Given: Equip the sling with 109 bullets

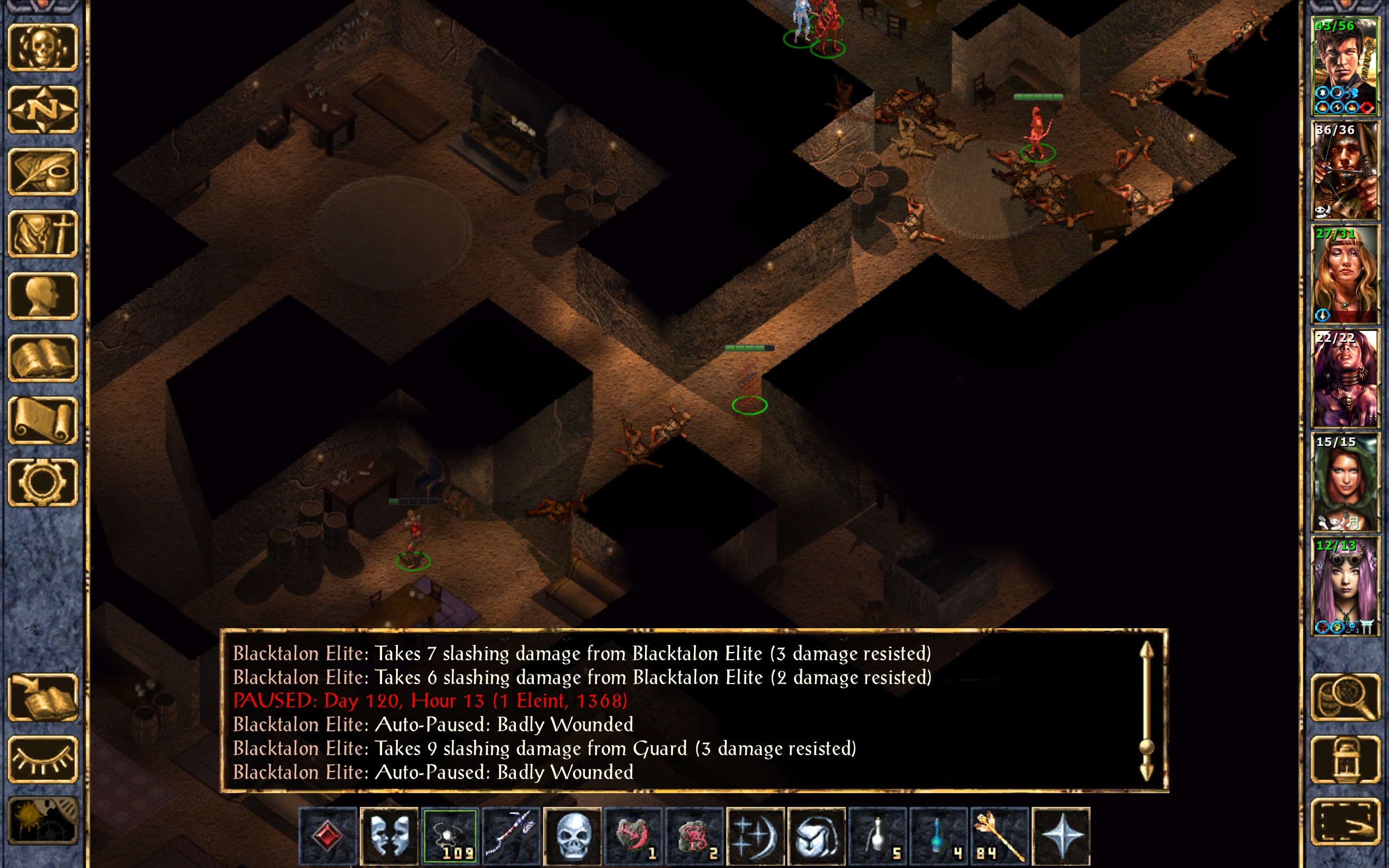Looking at the screenshot, I should (450, 835).
